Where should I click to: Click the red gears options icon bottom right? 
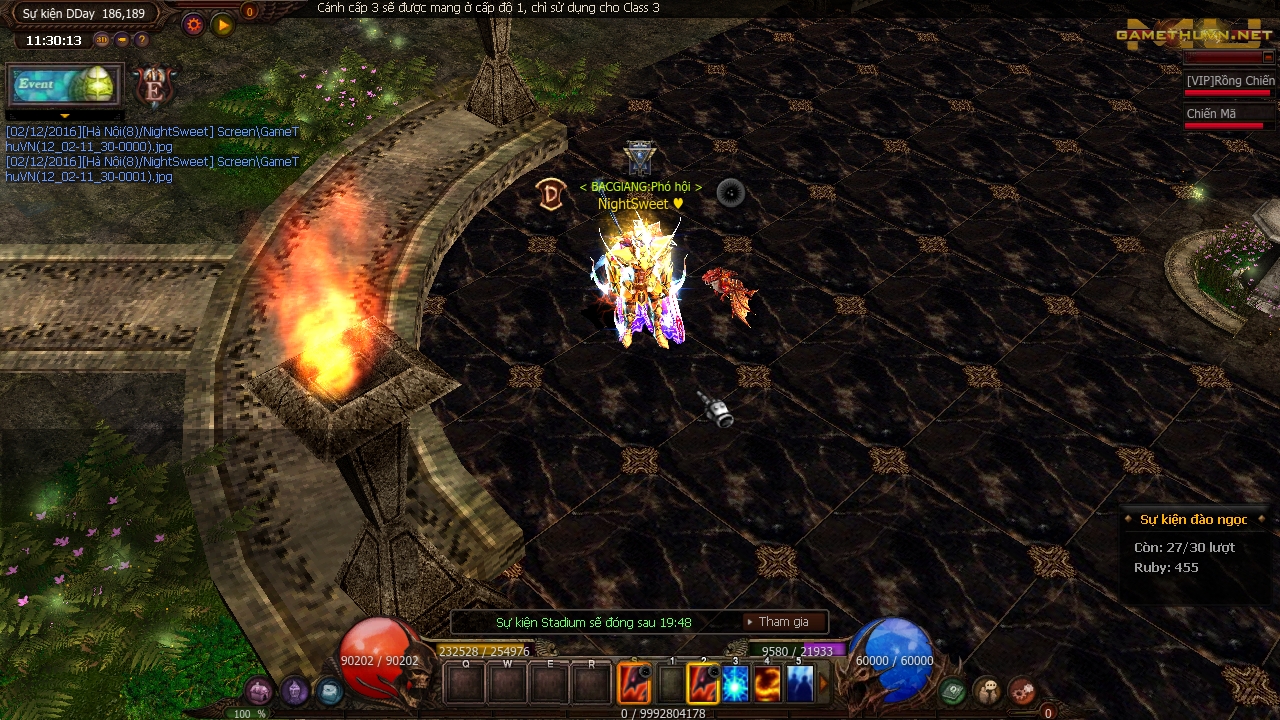coord(1022,688)
